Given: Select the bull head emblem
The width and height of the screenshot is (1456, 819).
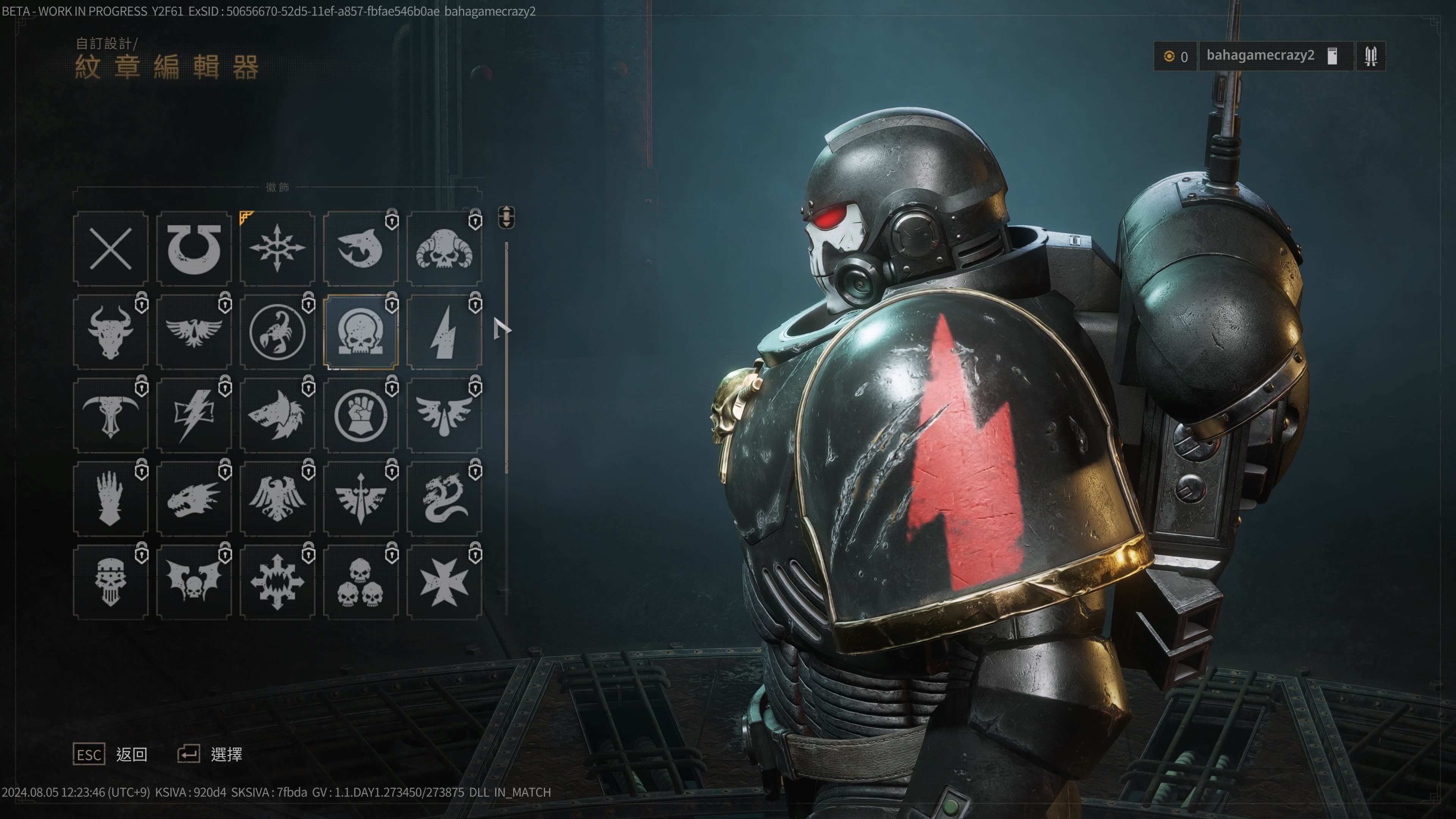Looking at the screenshot, I should click(110, 332).
